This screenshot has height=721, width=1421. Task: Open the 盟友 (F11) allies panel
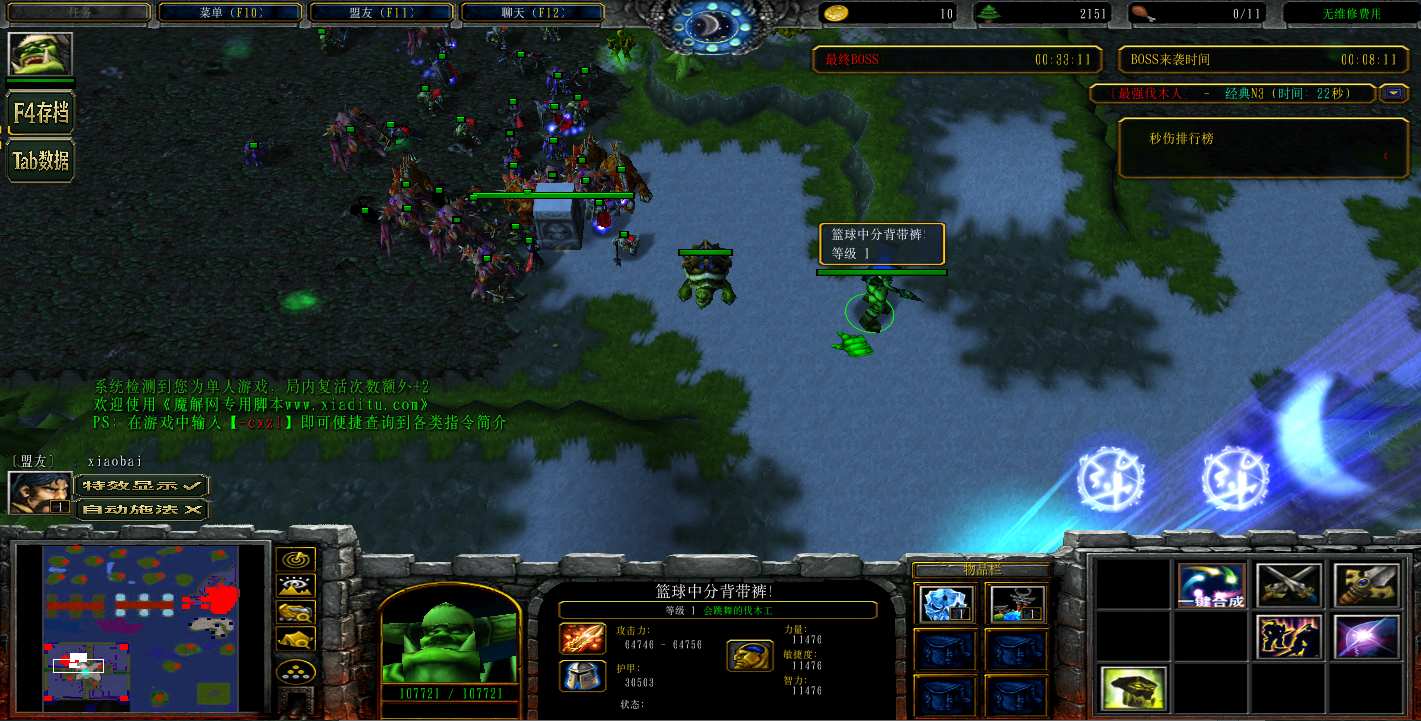[x=384, y=13]
